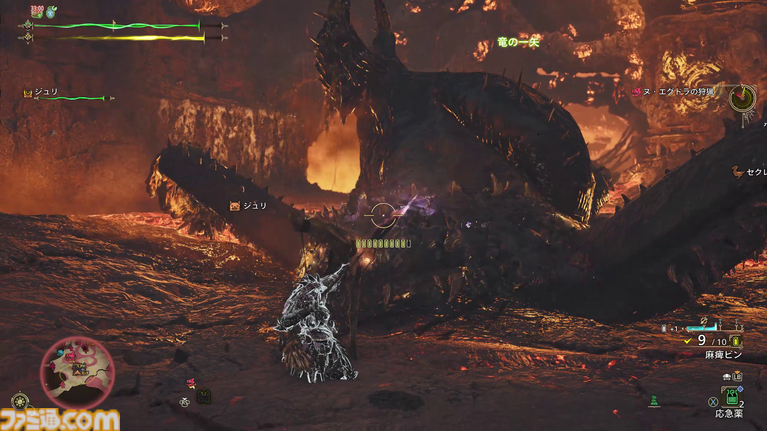Viewport: 767px width, 431px height.
Task: Select the First-aid Med item slot
Action: 732,395
